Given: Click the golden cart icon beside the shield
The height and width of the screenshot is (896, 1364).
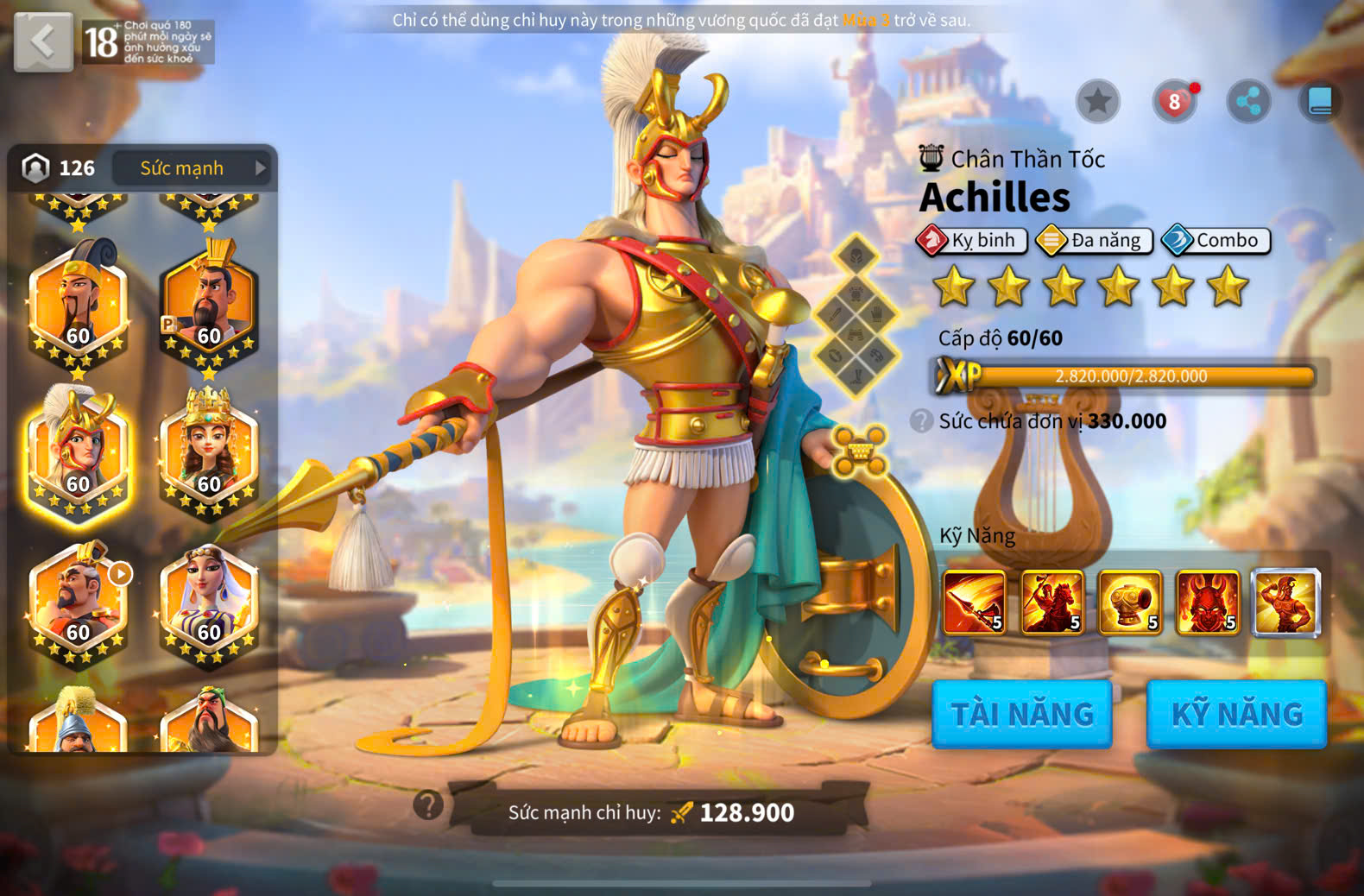Looking at the screenshot, I should pyautogui.click(x=860, y=451).
